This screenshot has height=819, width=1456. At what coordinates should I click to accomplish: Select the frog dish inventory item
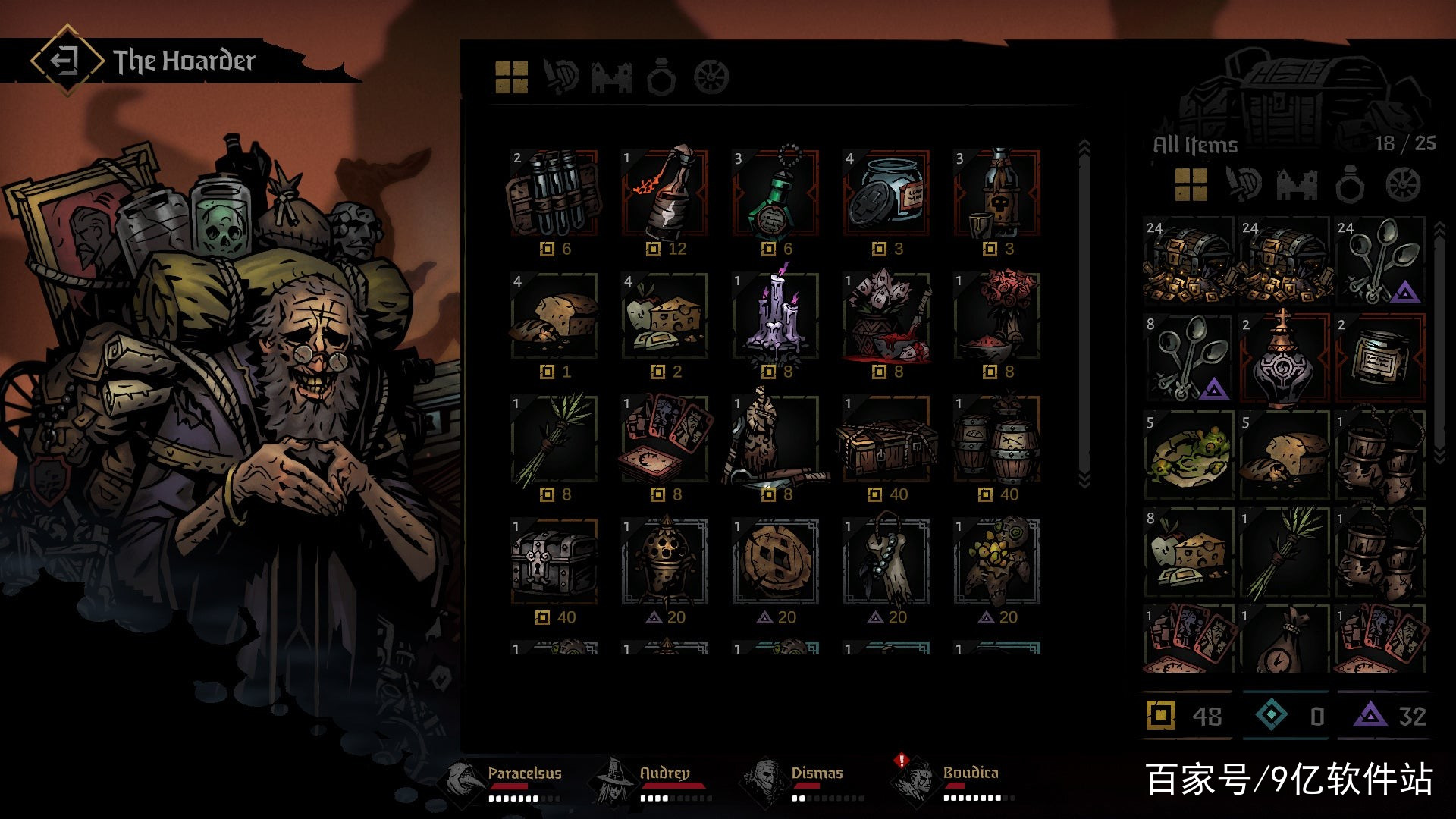1188,455
